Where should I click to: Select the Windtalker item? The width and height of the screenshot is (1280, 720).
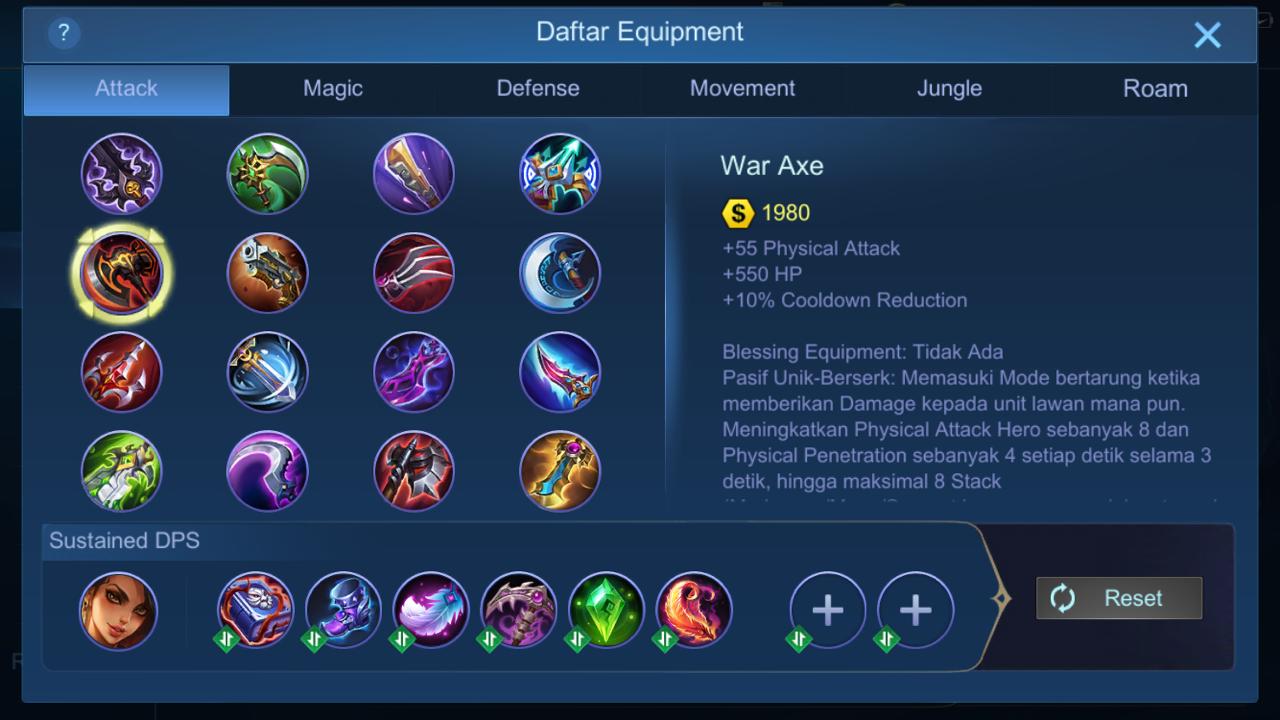tap(559, 173)
